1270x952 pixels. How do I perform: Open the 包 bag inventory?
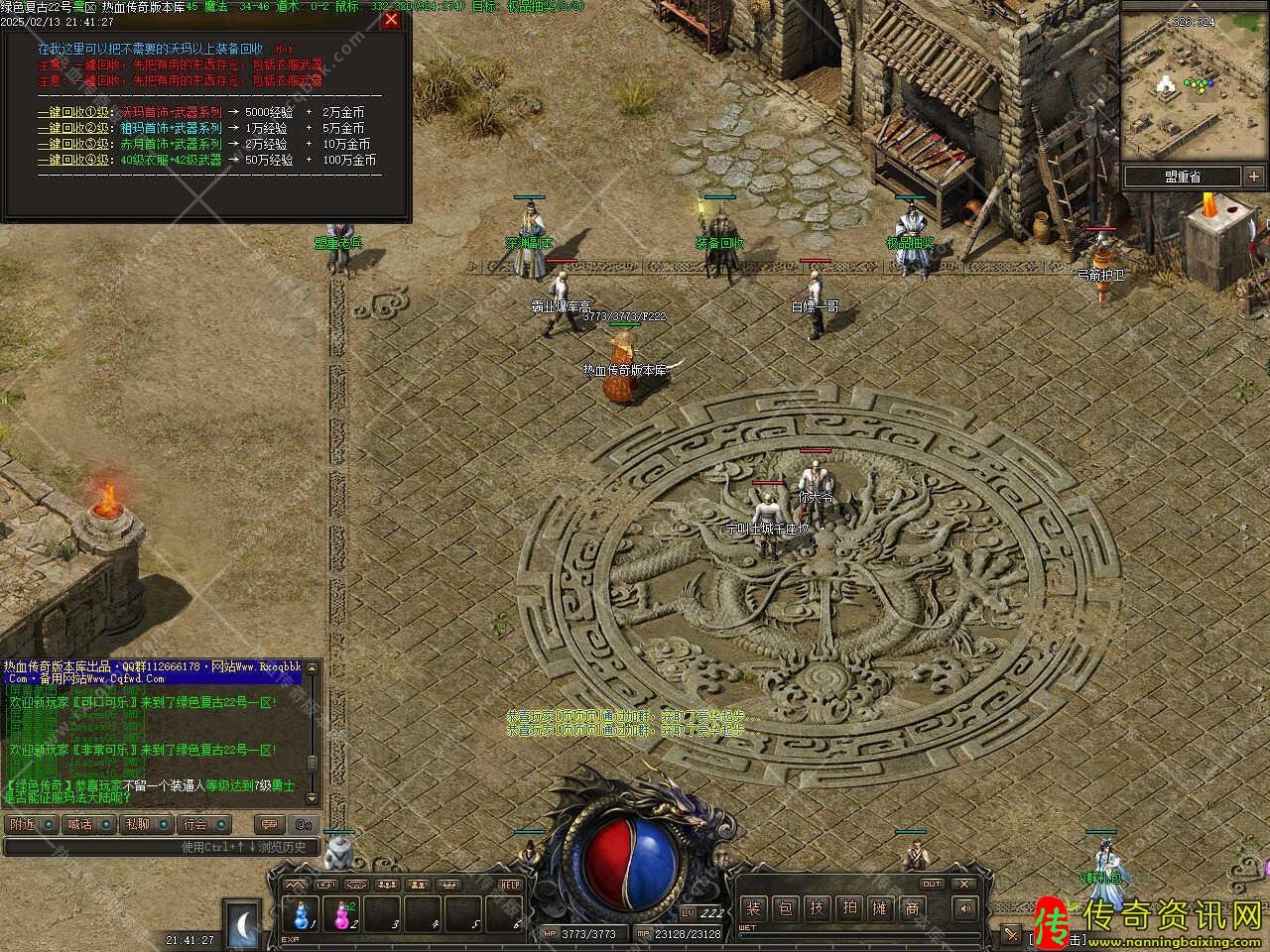(x=785, y=907)
